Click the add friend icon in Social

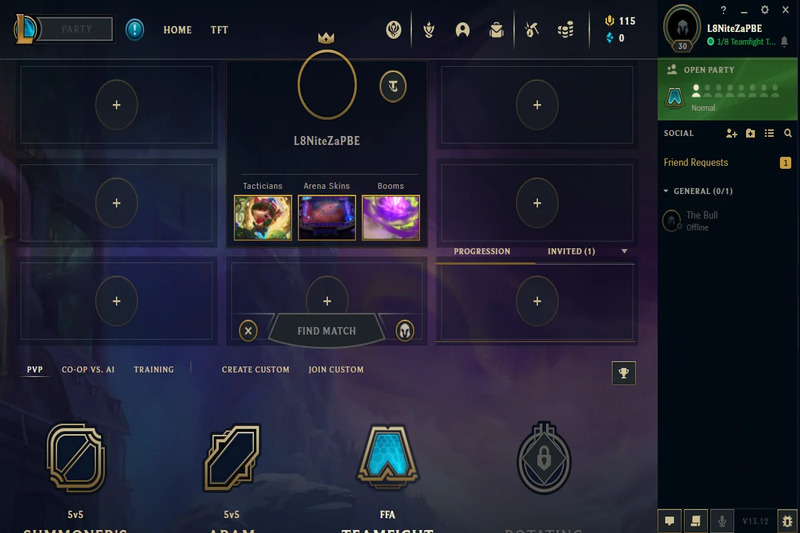coord(731,133)
